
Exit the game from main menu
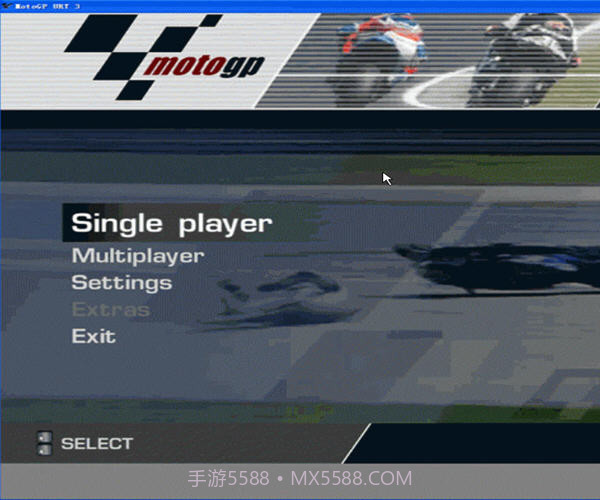tap(93, 337)
